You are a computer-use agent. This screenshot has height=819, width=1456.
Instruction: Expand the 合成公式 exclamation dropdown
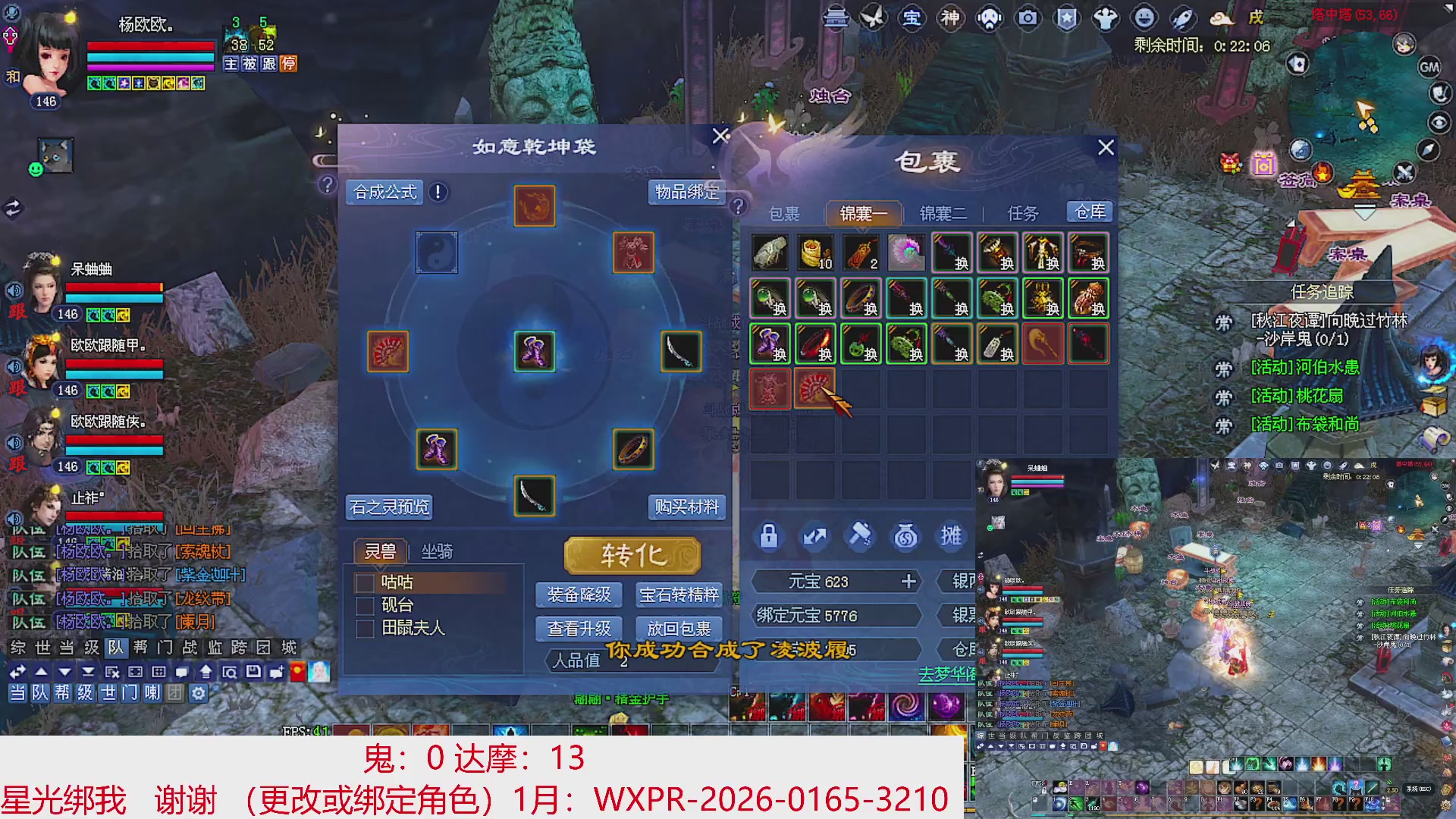click(438, 192)
